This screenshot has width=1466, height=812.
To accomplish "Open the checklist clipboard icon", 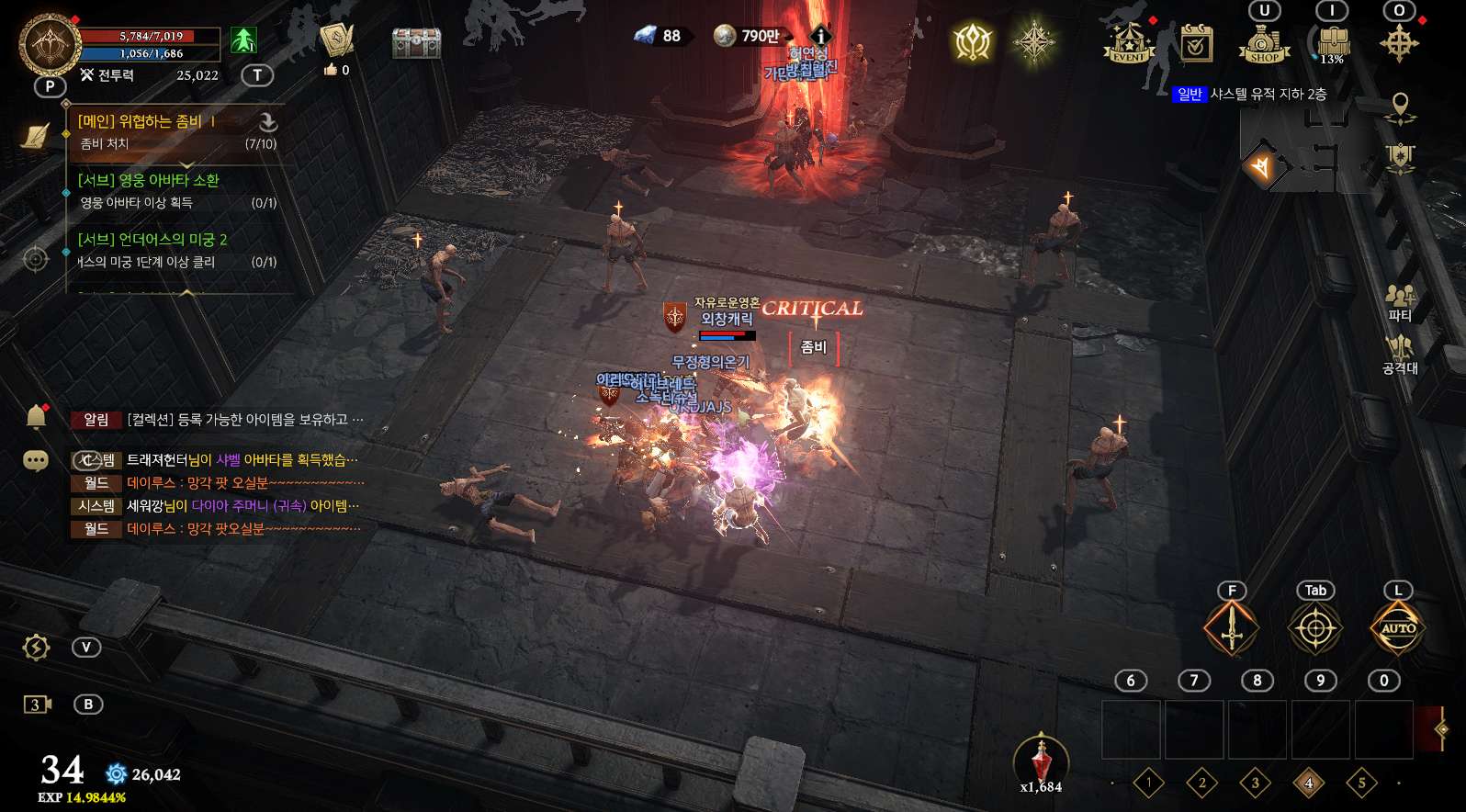I will pos(1196,43).
